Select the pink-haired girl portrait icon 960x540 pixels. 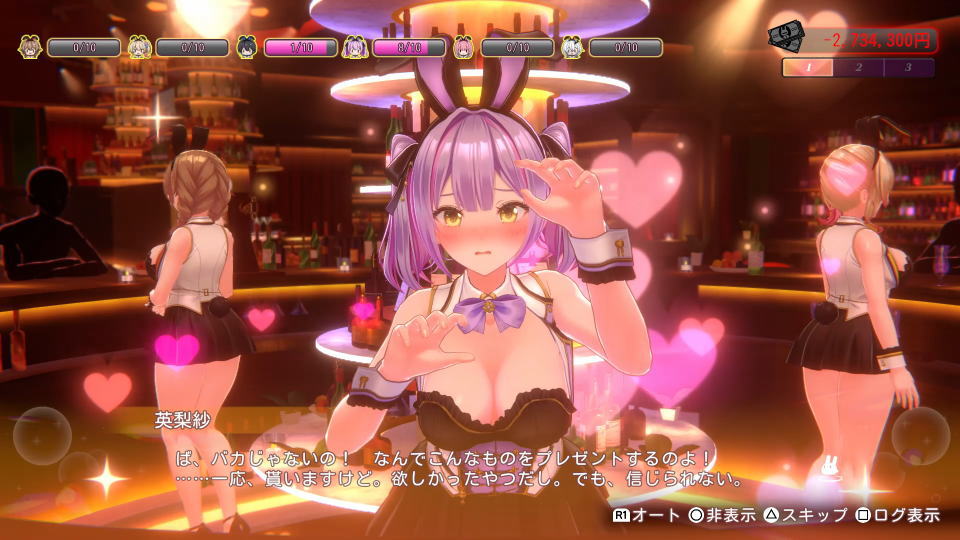(x=463, y=47)
